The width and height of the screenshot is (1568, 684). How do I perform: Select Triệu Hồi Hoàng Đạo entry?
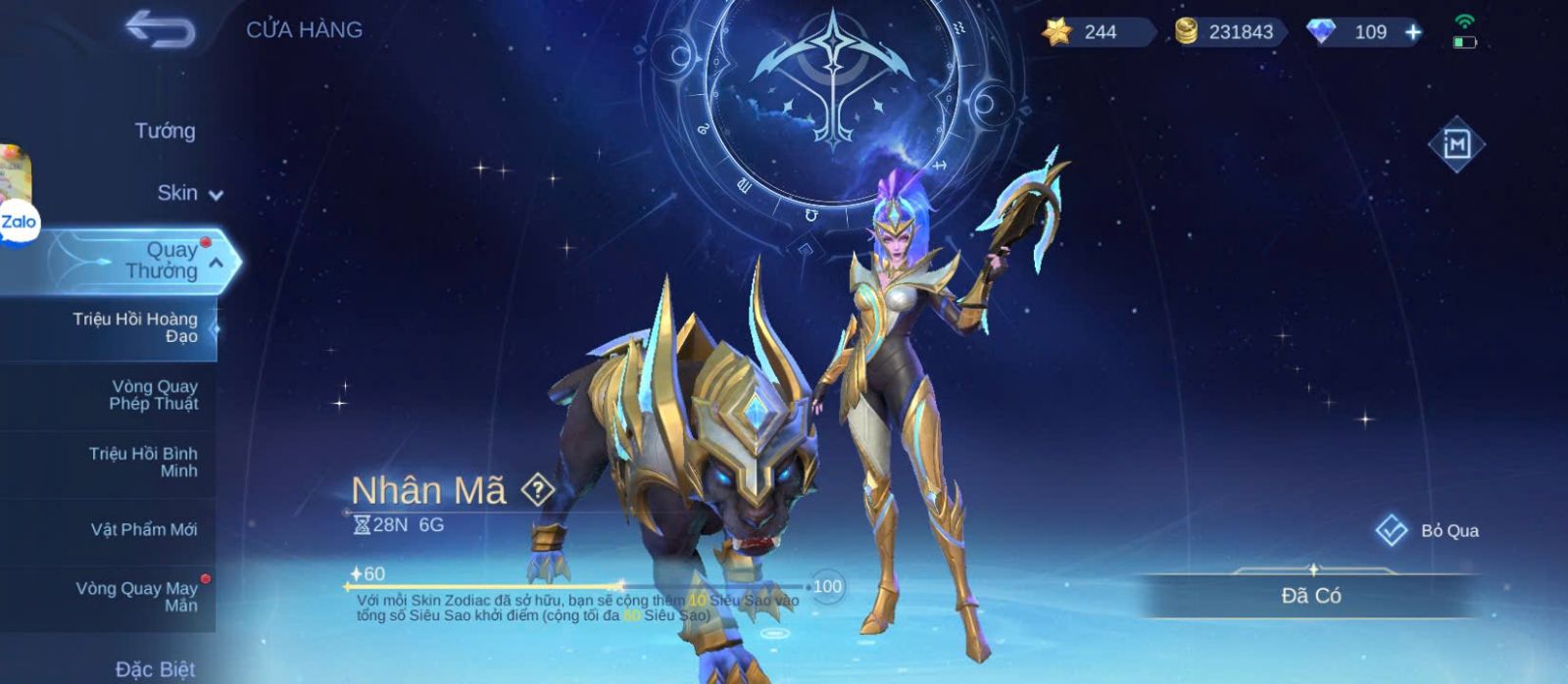click(x=135, y=327)
